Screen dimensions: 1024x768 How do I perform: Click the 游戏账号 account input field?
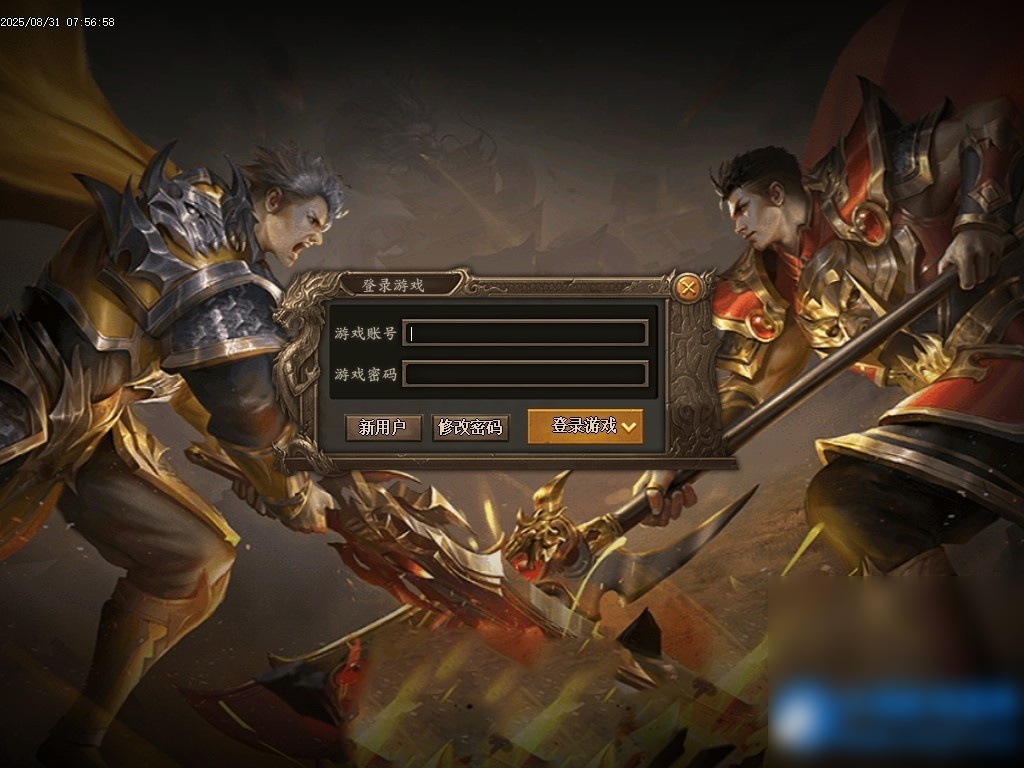[526, 333]
